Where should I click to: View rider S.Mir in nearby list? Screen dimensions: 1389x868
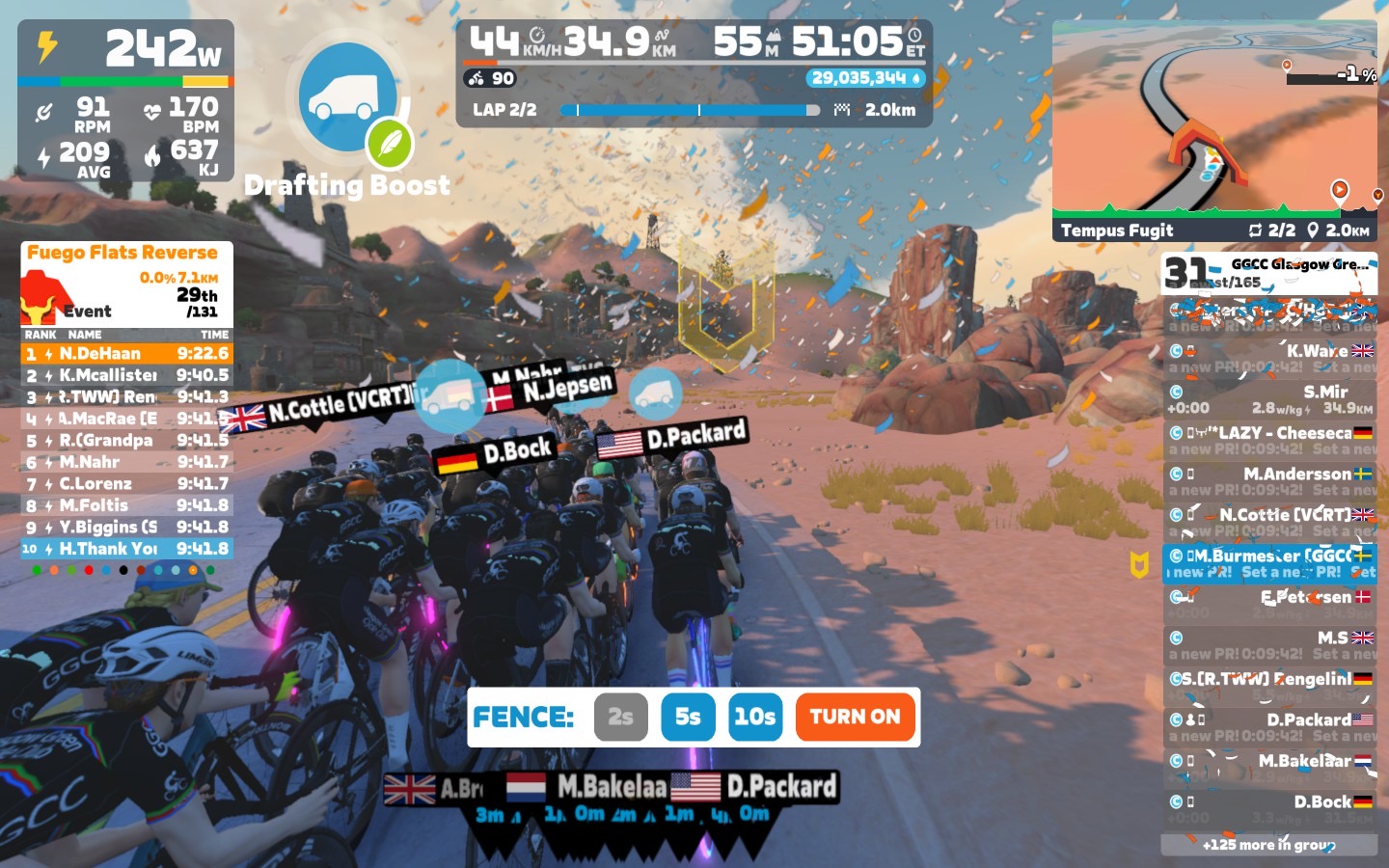pos(1269,399)
